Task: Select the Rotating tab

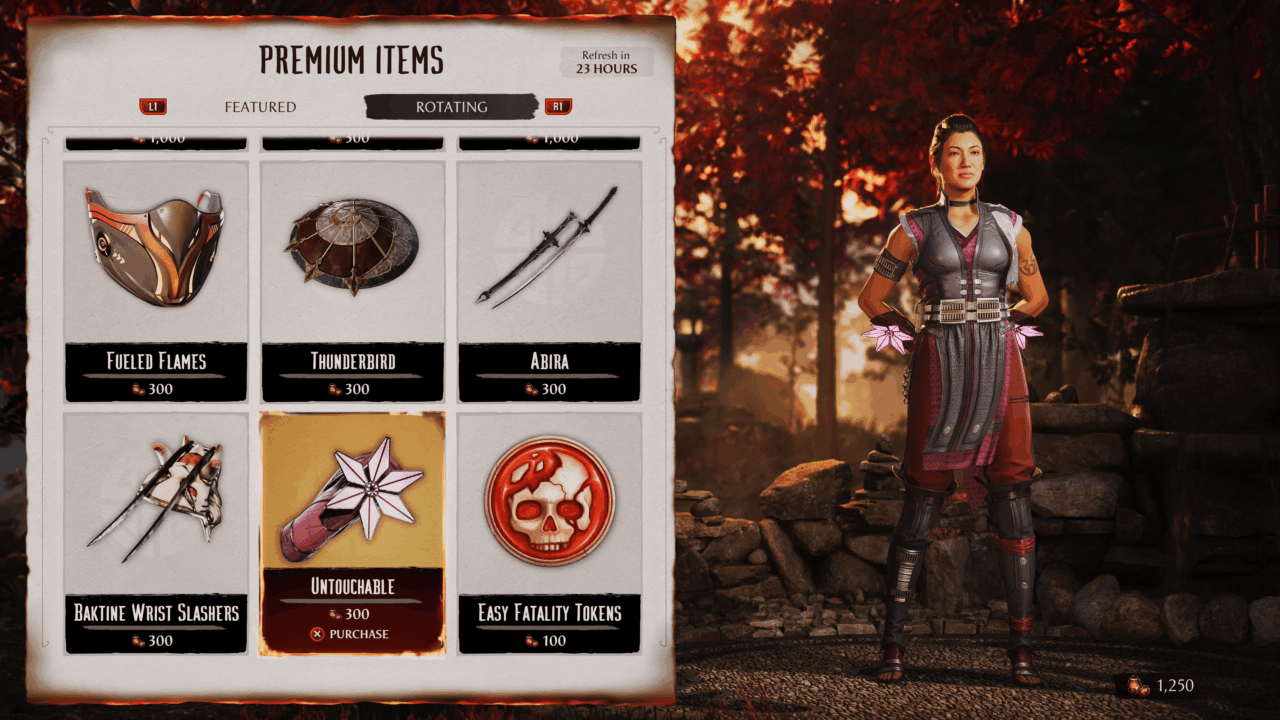Action: [451, 107]
